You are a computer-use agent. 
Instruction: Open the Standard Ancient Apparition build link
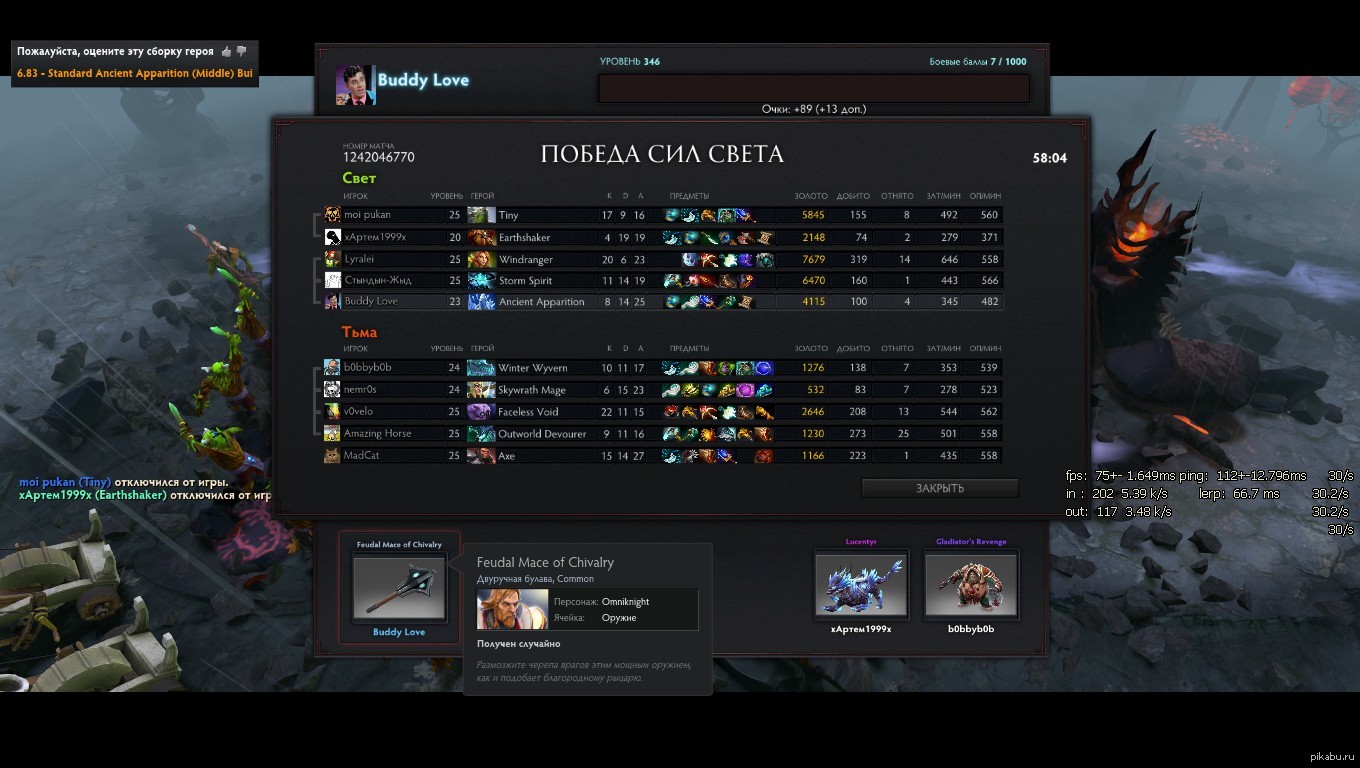point(134,73)
